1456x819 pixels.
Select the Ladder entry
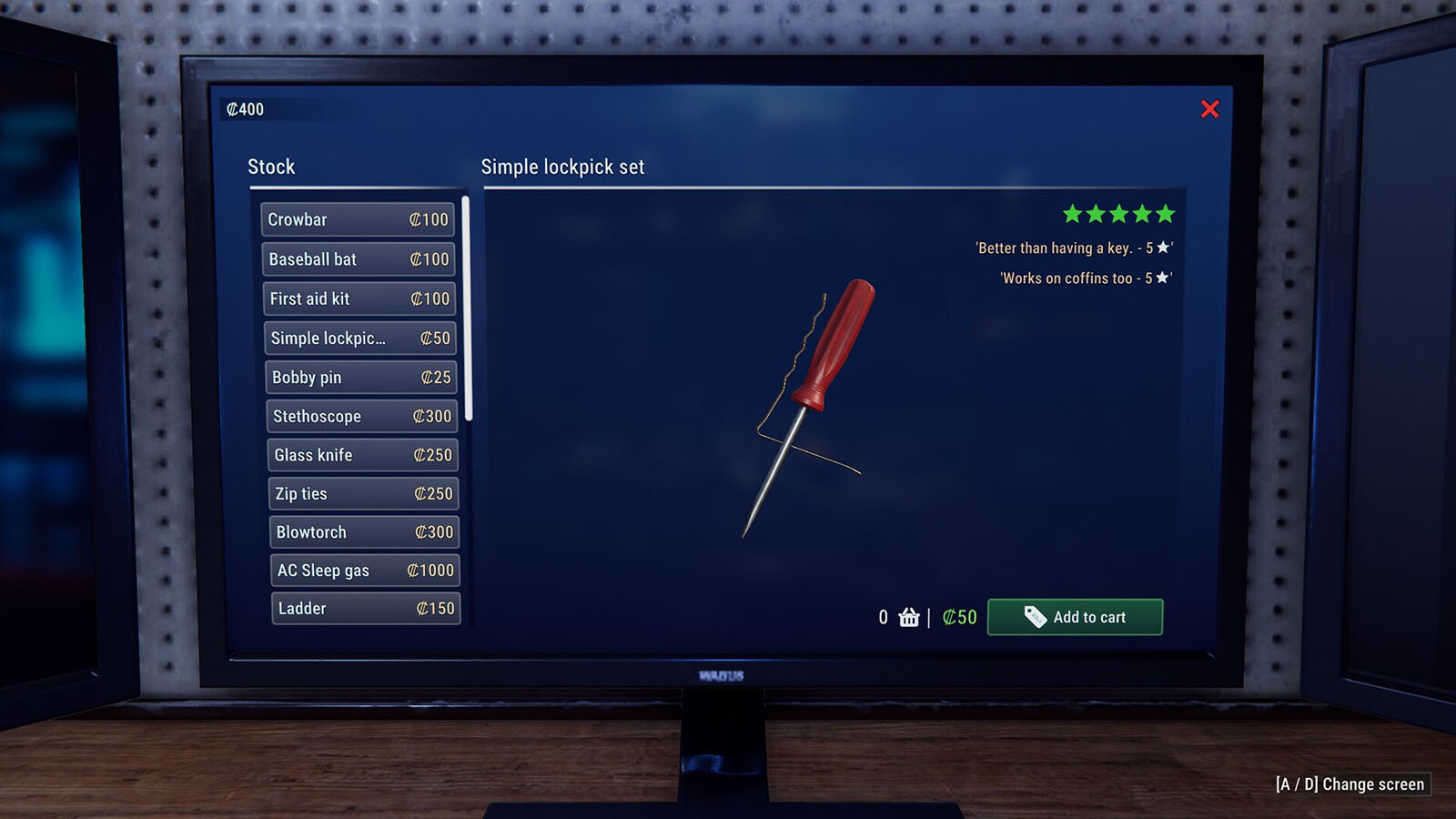[x=366, y=608]
